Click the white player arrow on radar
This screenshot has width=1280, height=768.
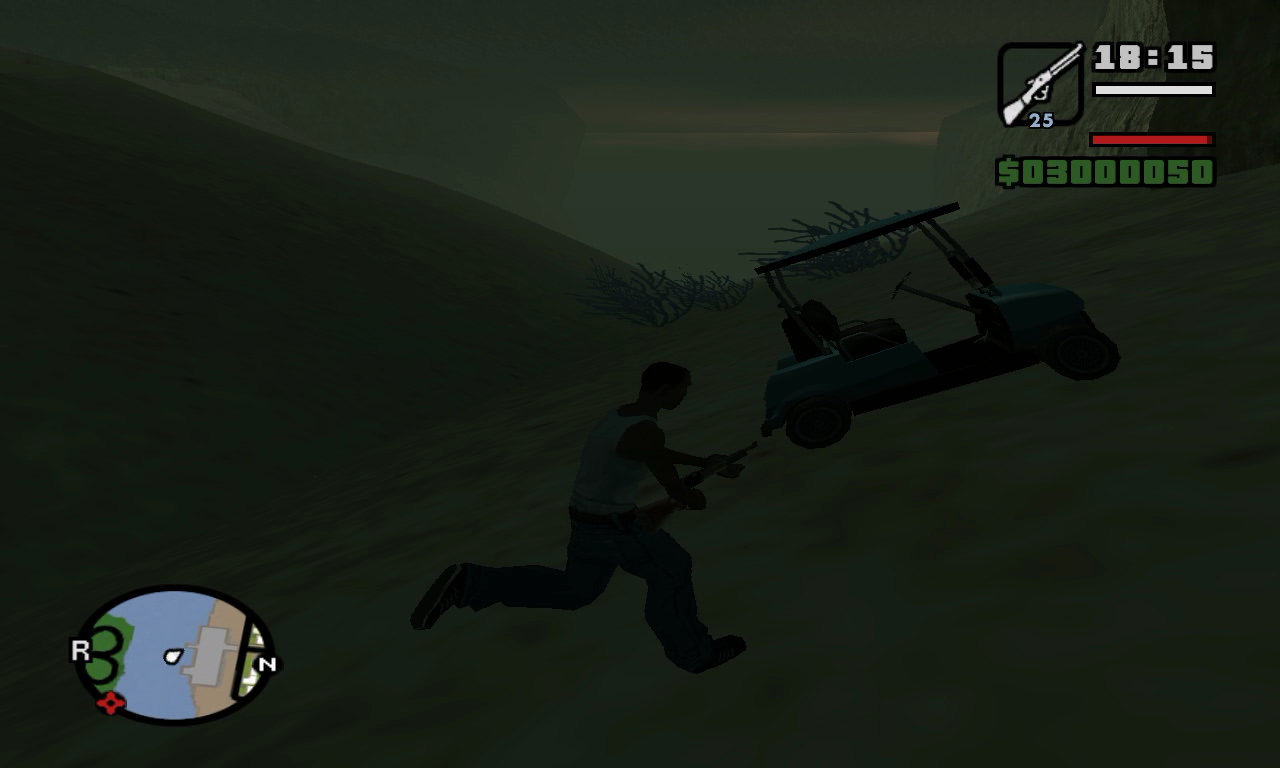(x=174, y=657)
